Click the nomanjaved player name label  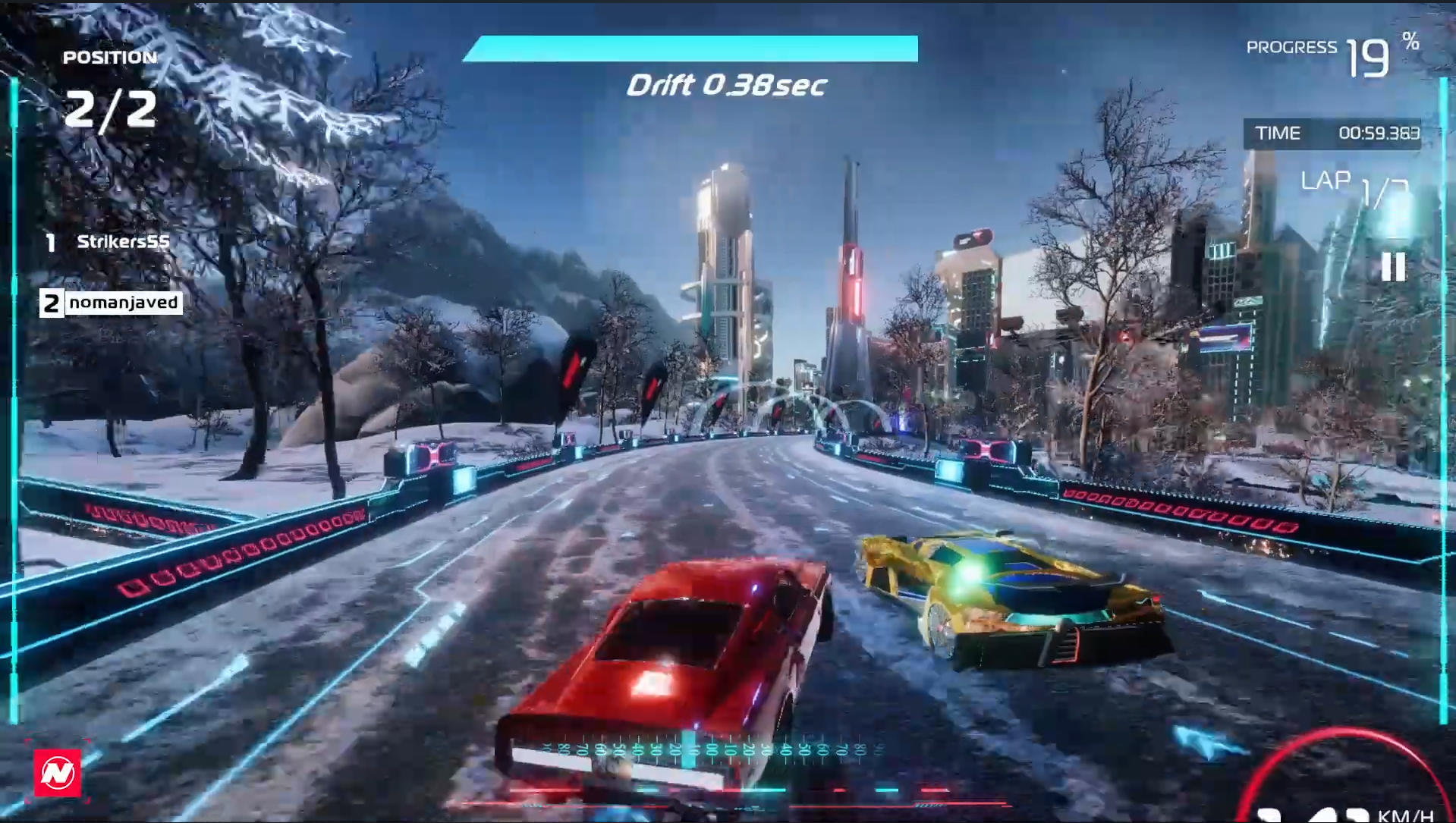124,302
